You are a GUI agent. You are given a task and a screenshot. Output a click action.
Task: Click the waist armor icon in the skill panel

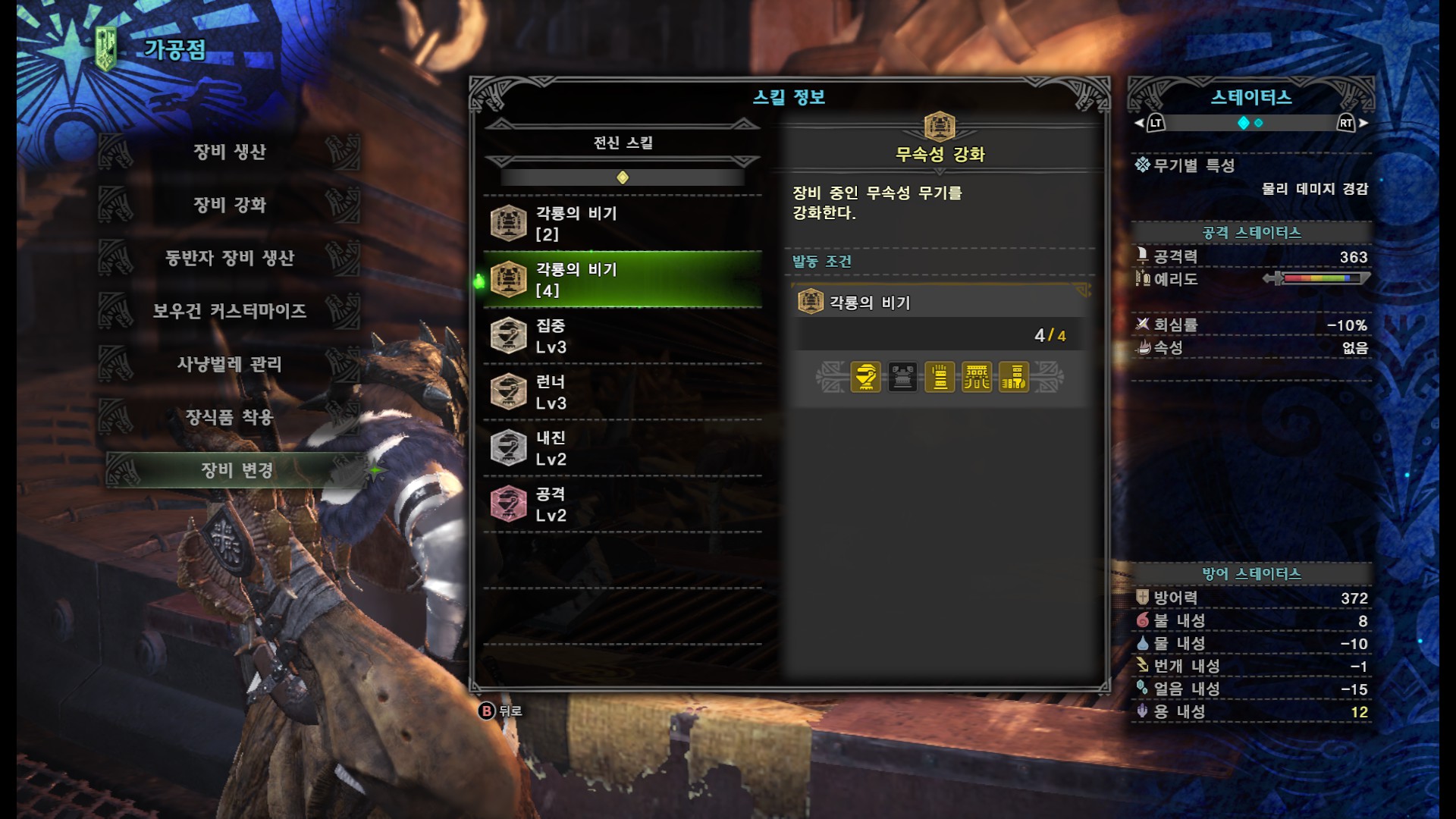[977, 376]
